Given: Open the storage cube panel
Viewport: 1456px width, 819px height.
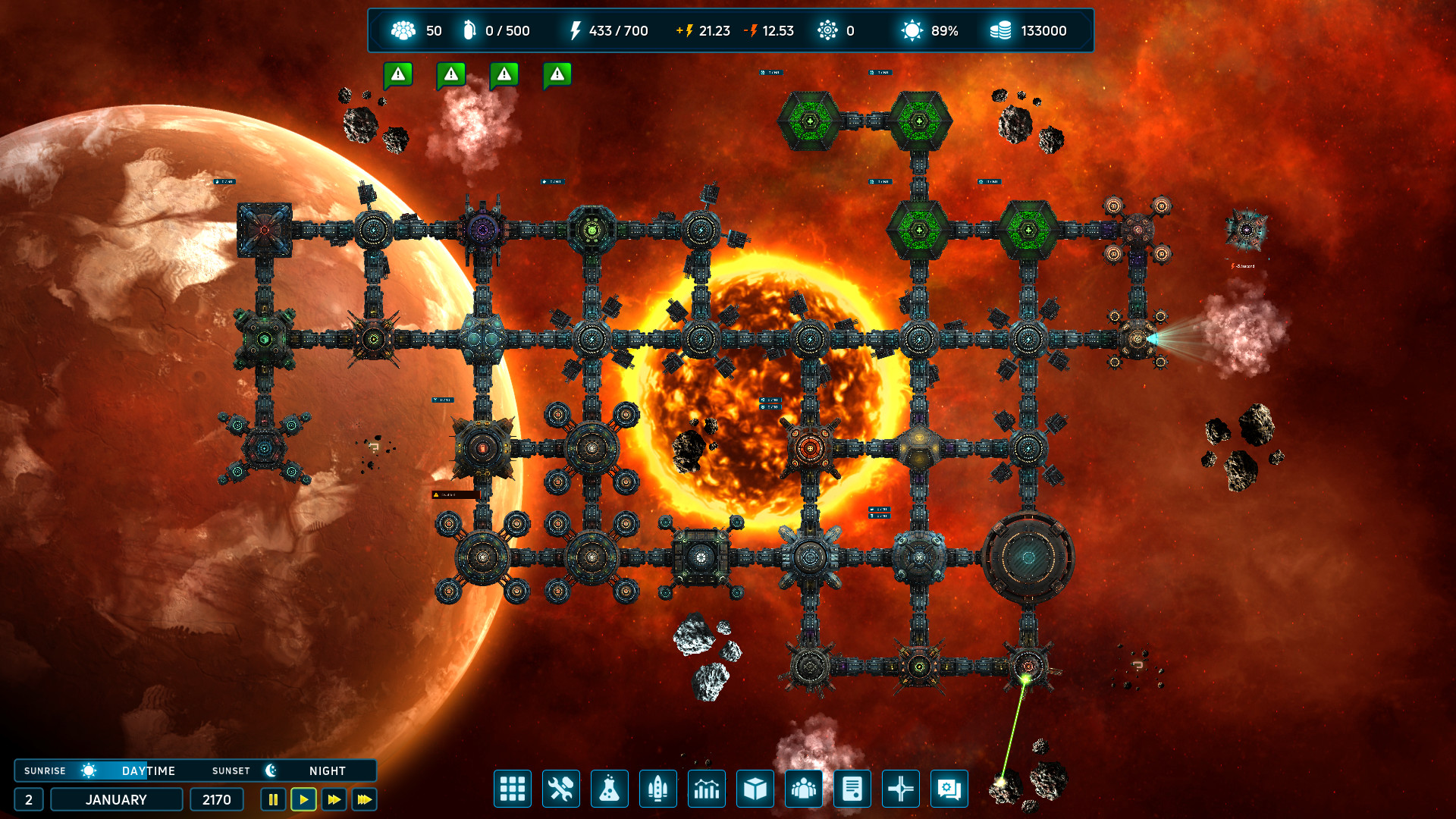Looking at the screenshot, I should tap(755, 789).
